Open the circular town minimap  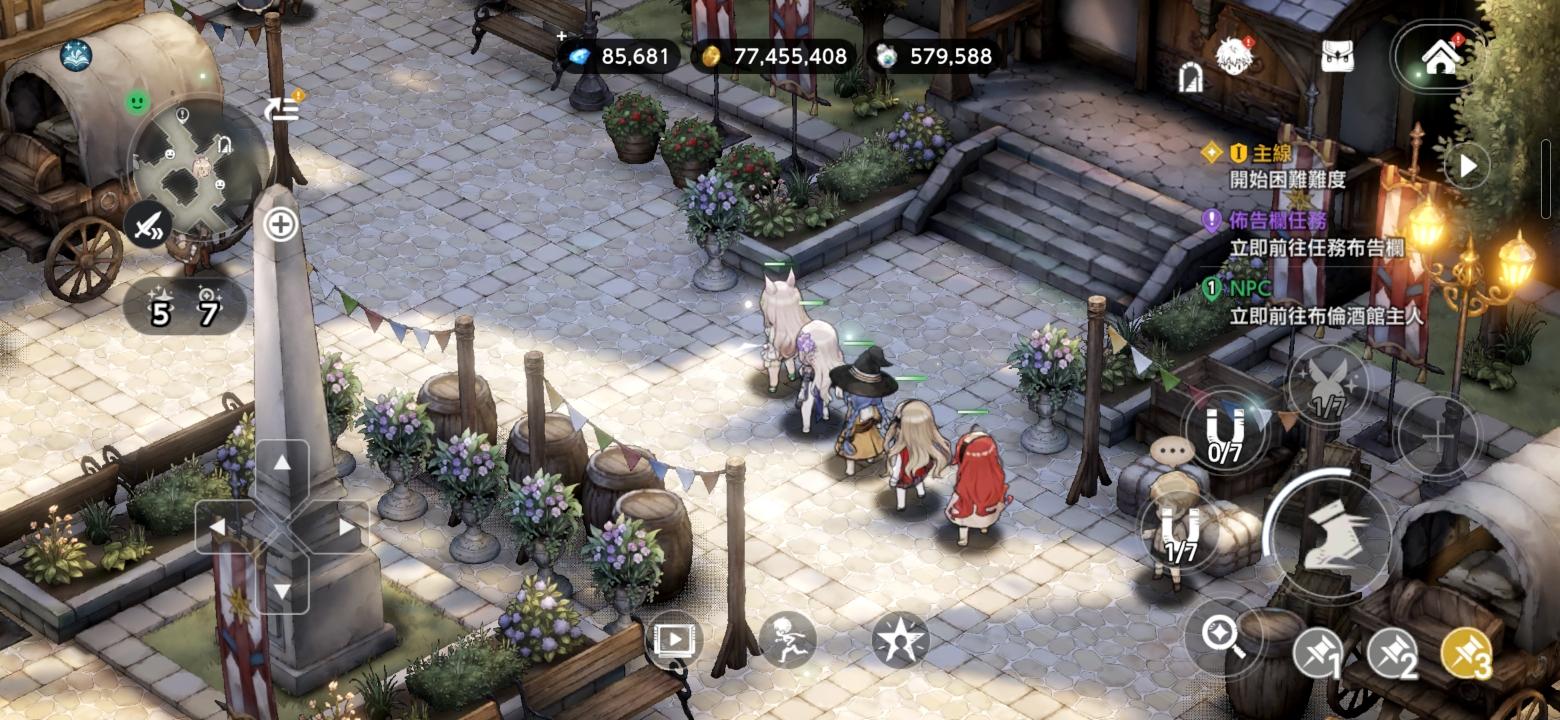(198, 160)
